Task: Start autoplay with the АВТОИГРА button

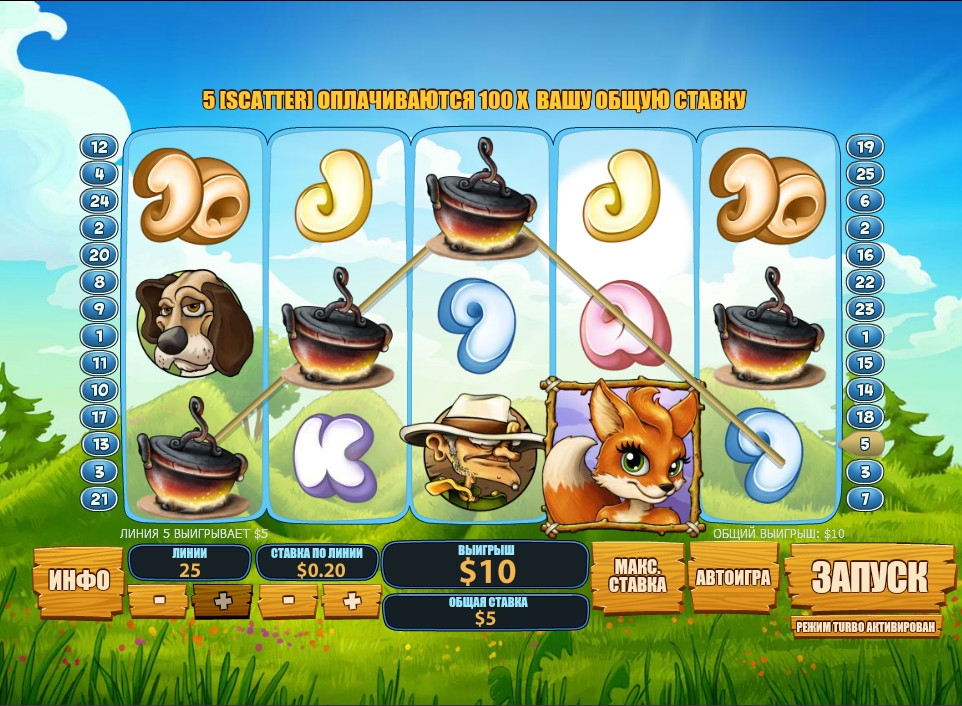Action: [734, 576]
